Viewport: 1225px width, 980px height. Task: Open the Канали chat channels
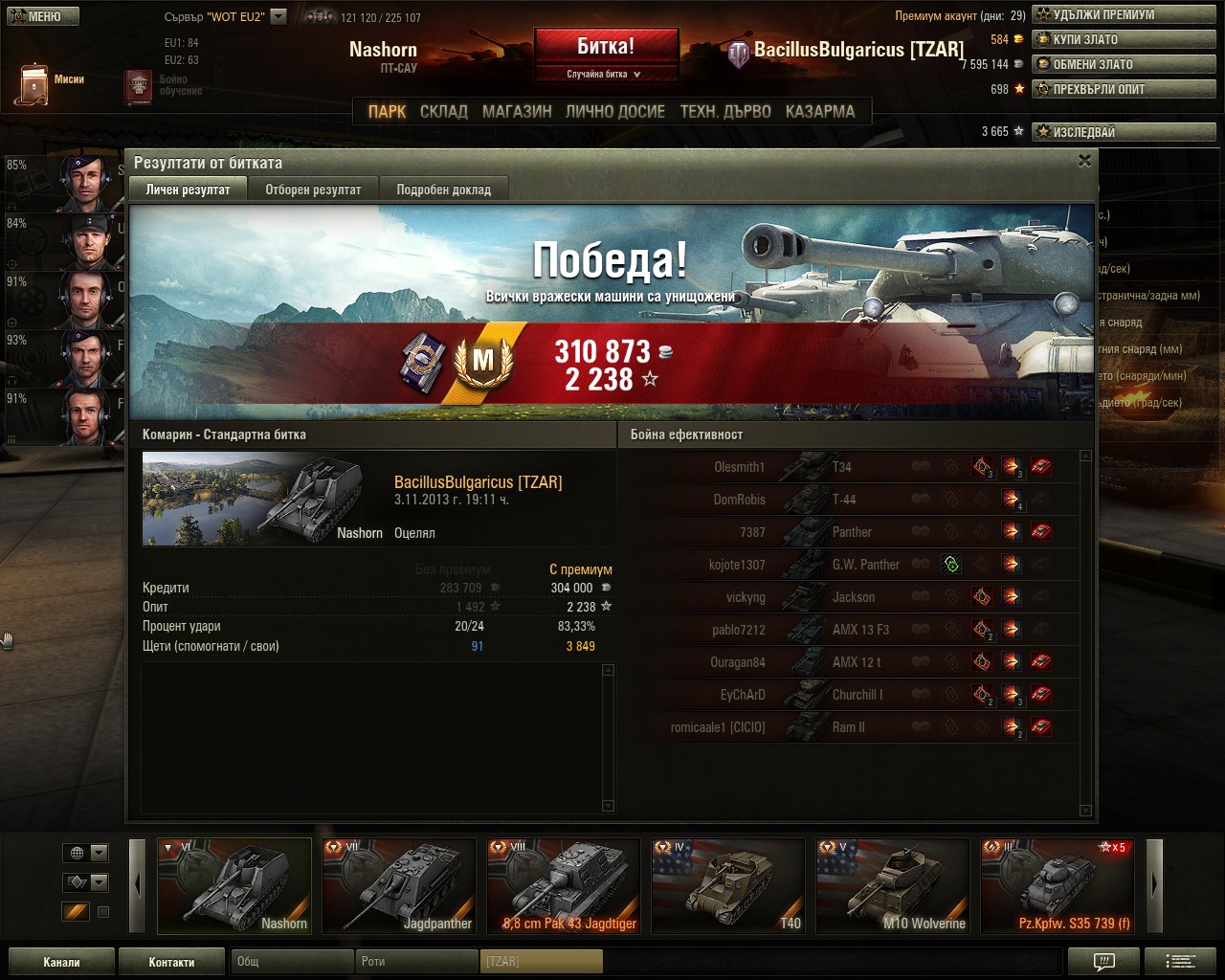point(61,962)
